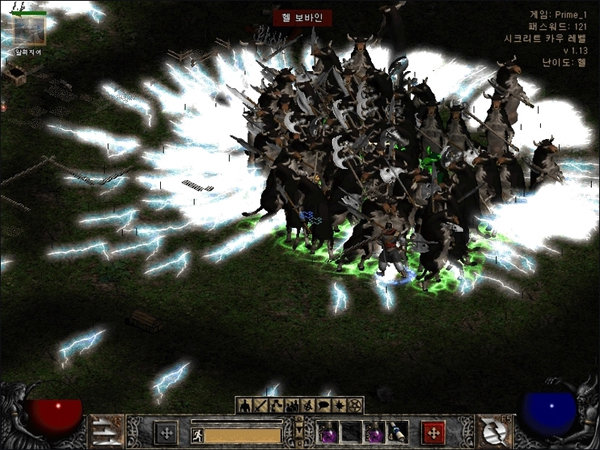Open the message log speech bubble
The height and width of the screenshot is (450, 600).
click(x=323, y=406)
